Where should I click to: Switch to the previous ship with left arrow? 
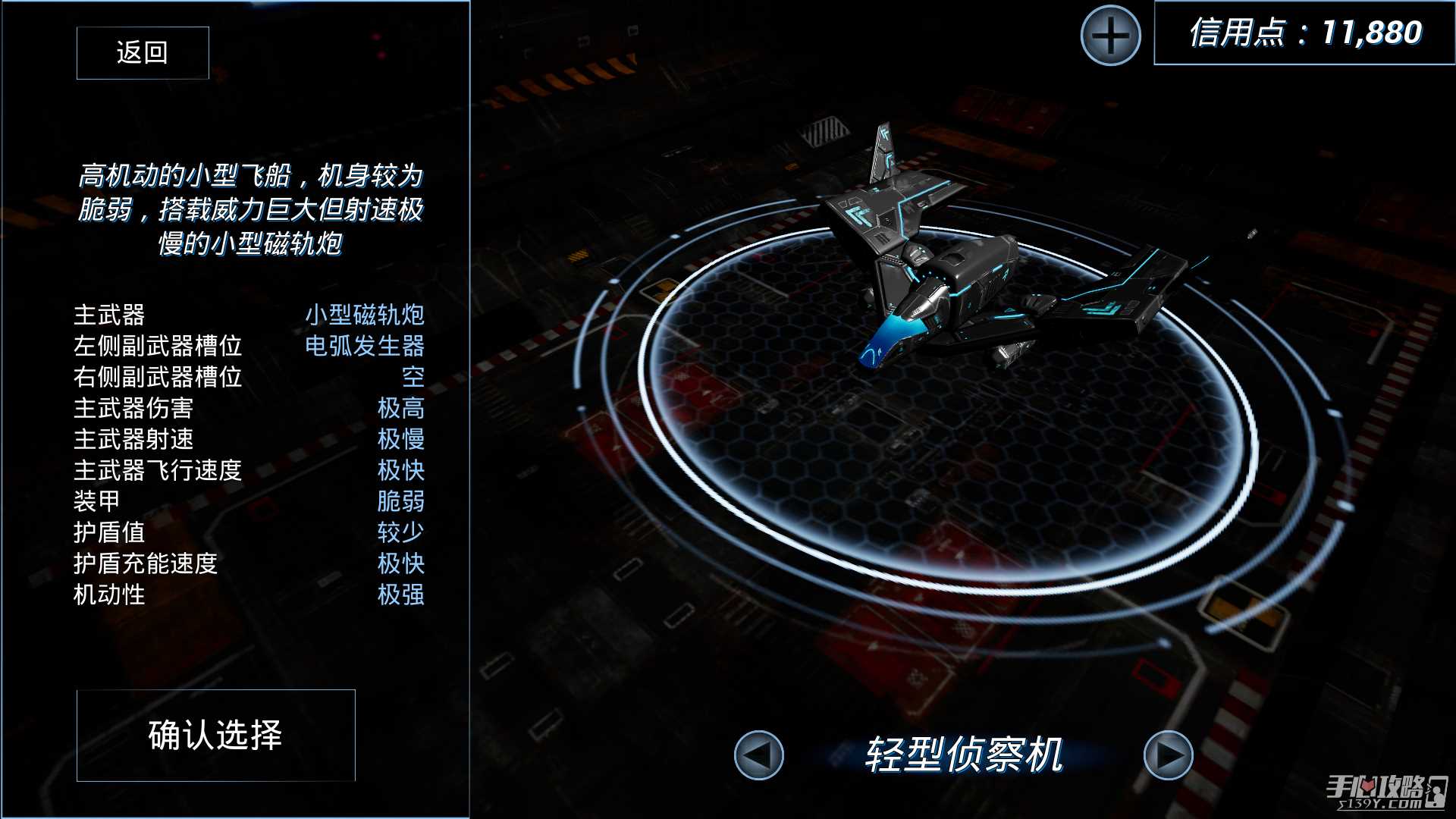coord(758,755)
